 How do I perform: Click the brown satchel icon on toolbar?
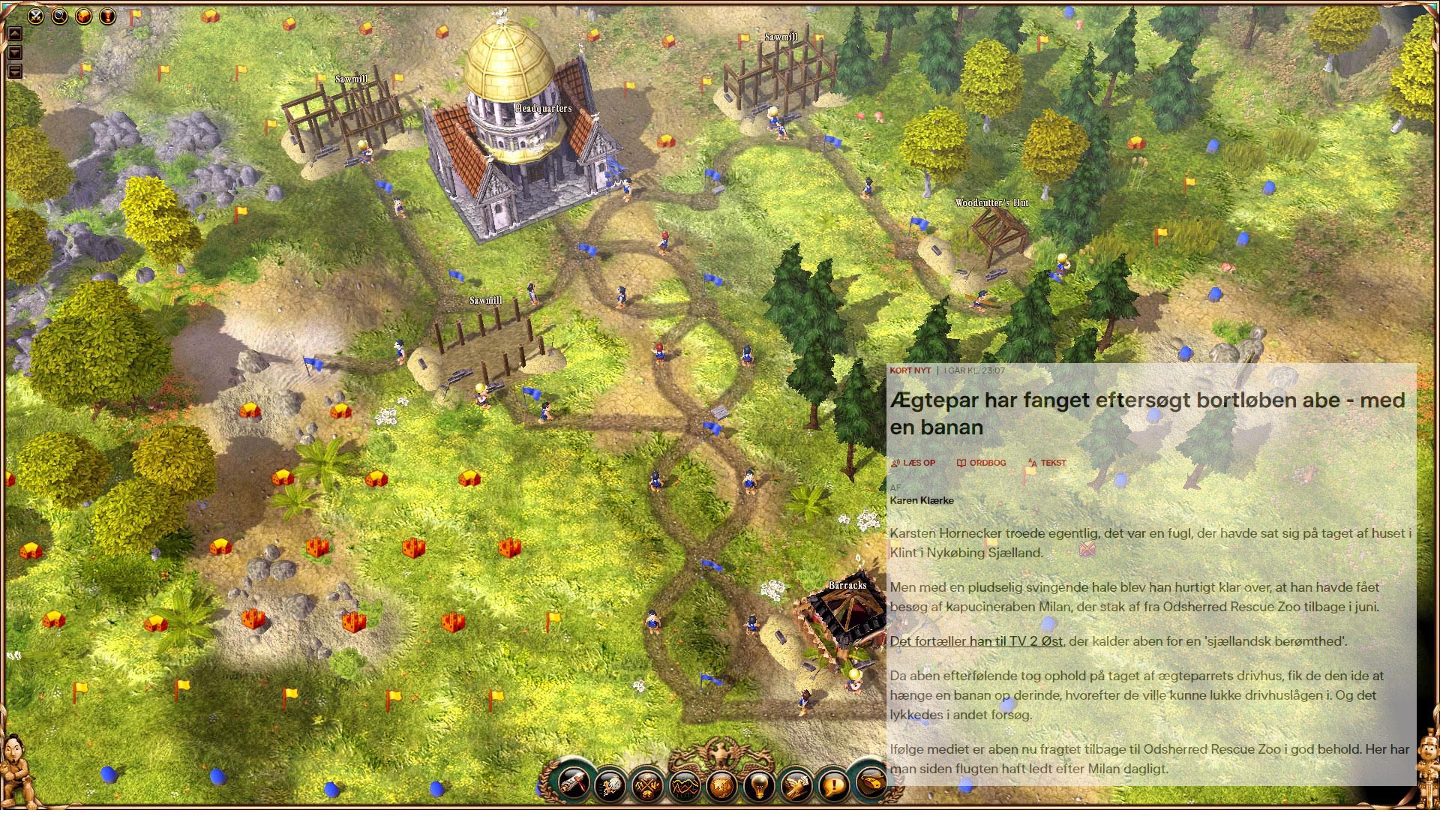coord(870,782)
